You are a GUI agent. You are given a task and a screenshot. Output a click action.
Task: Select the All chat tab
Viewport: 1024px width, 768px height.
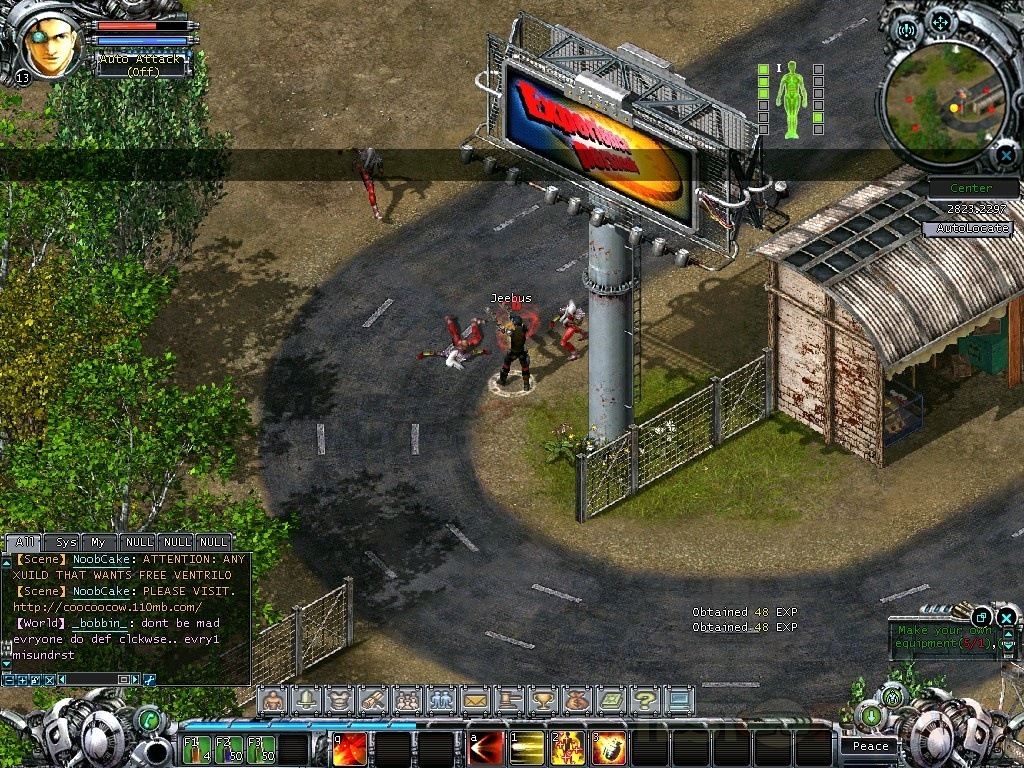(x=23, y=542)
